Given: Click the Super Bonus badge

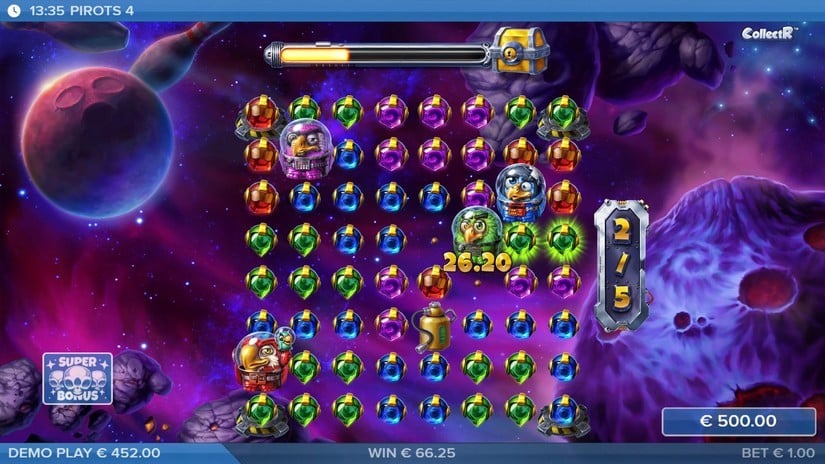Looking at the screenshot, I should 76,378.
